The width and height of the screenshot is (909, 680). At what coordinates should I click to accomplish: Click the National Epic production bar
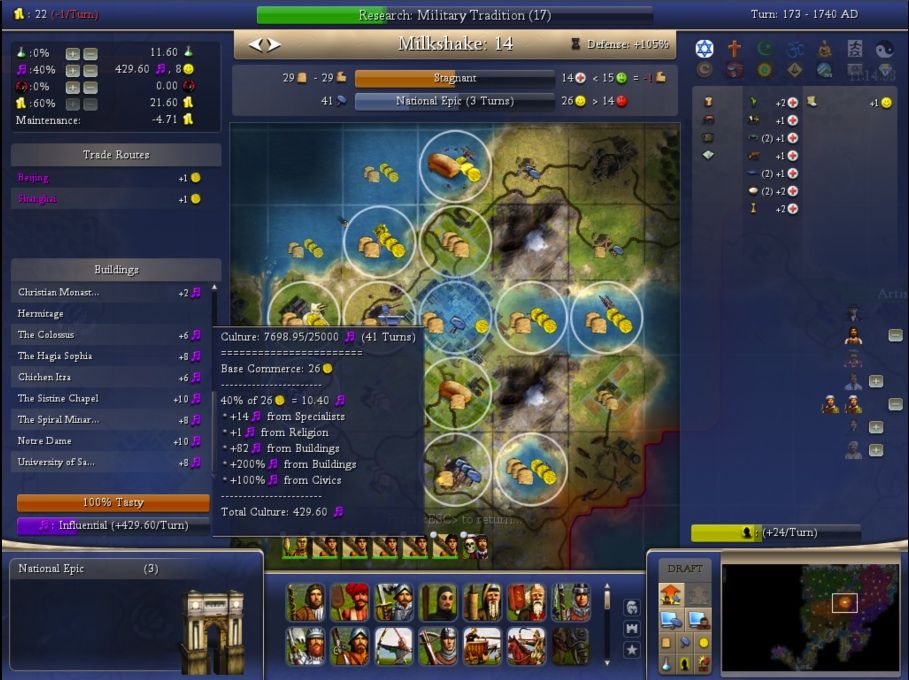[454, 101]
